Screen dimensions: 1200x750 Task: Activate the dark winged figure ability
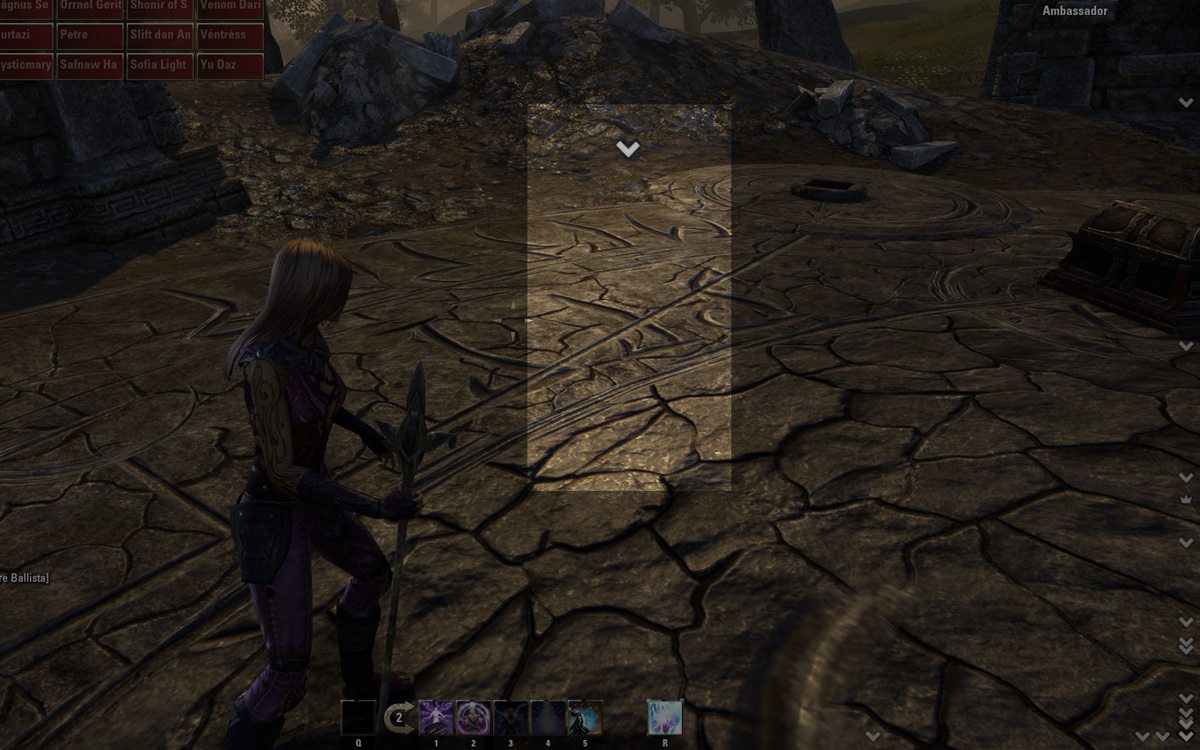point(510,717)
